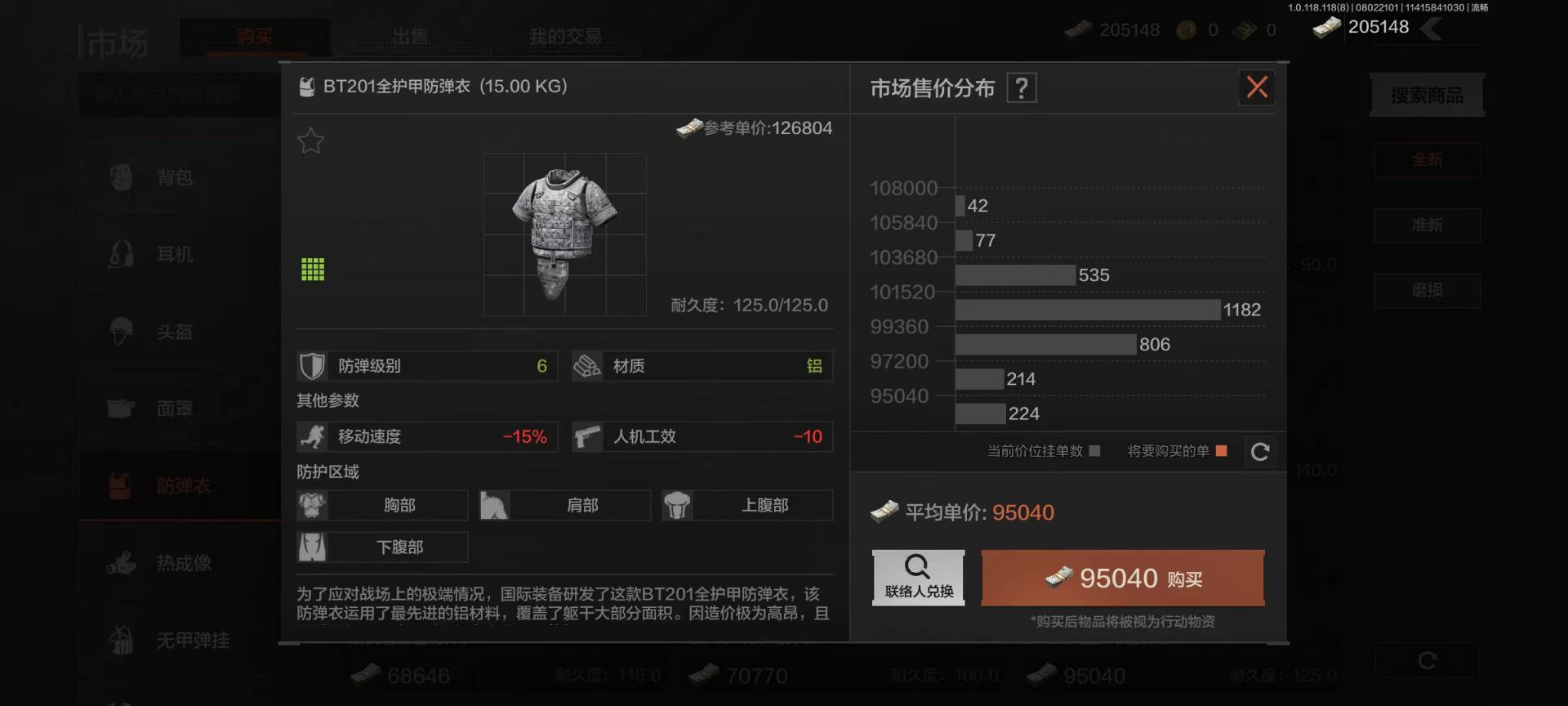Select the 购买 (Buy) tab
Image resolution: width=1568 pixels, height=706 pixels.
254,37
